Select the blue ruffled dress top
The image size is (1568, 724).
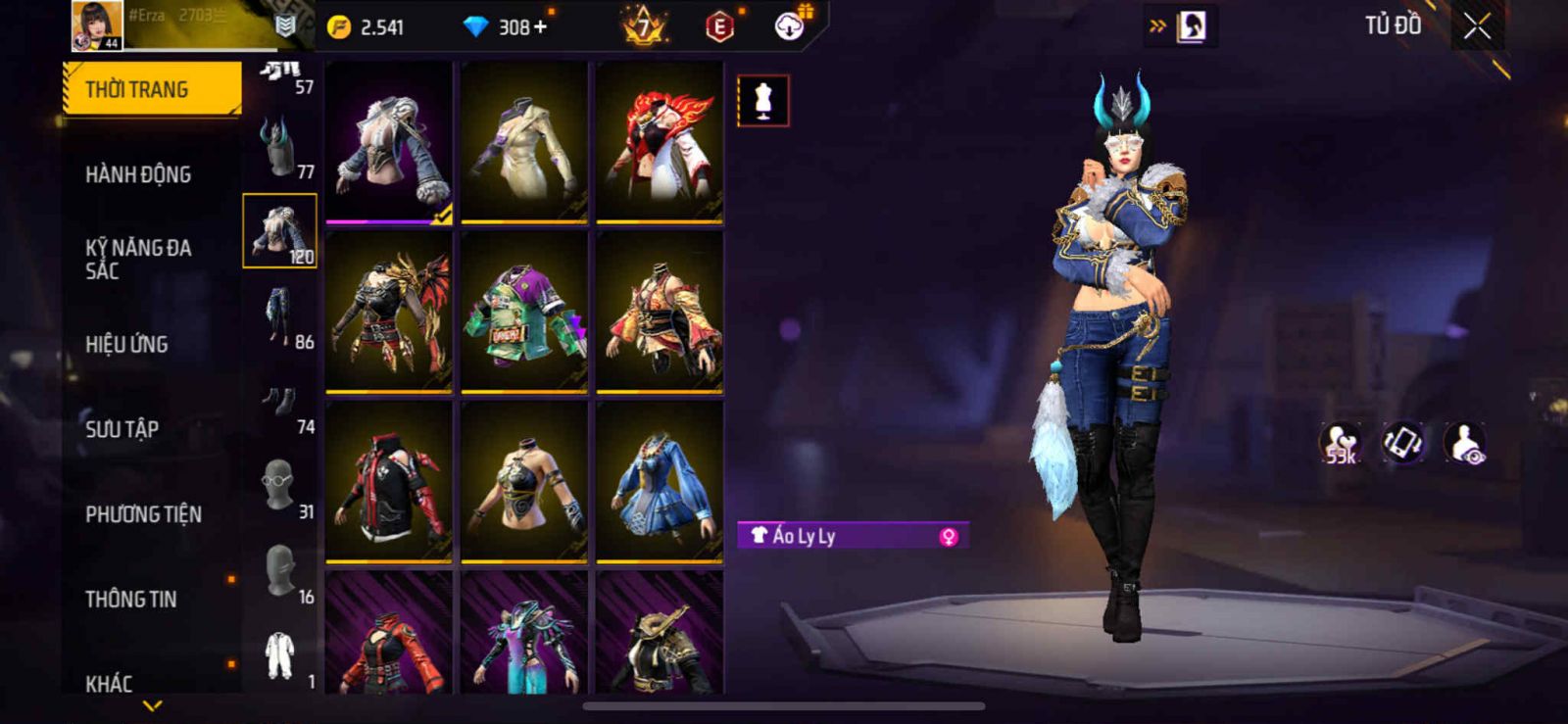[660, 481]
